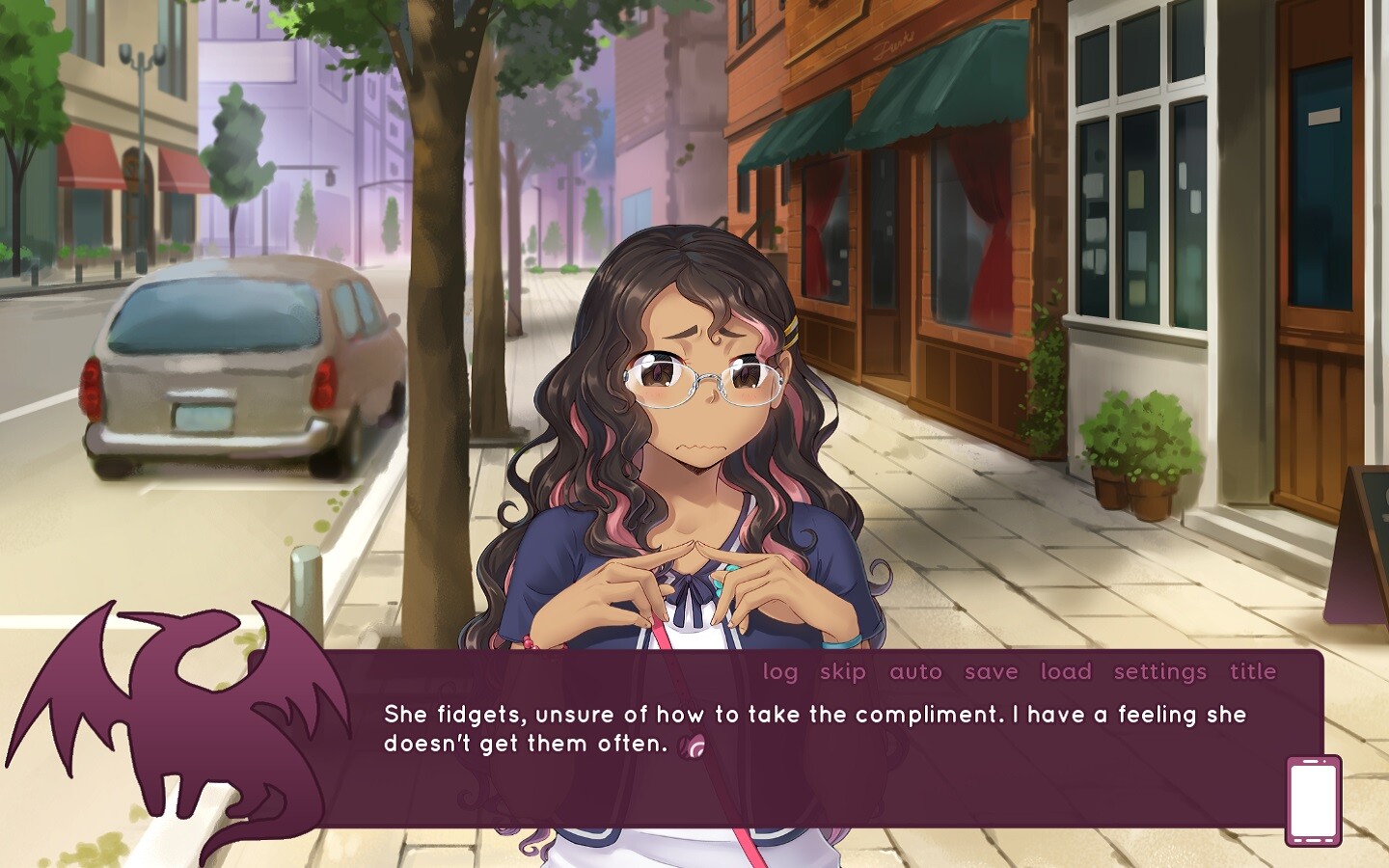Click the character sprite

693,434
